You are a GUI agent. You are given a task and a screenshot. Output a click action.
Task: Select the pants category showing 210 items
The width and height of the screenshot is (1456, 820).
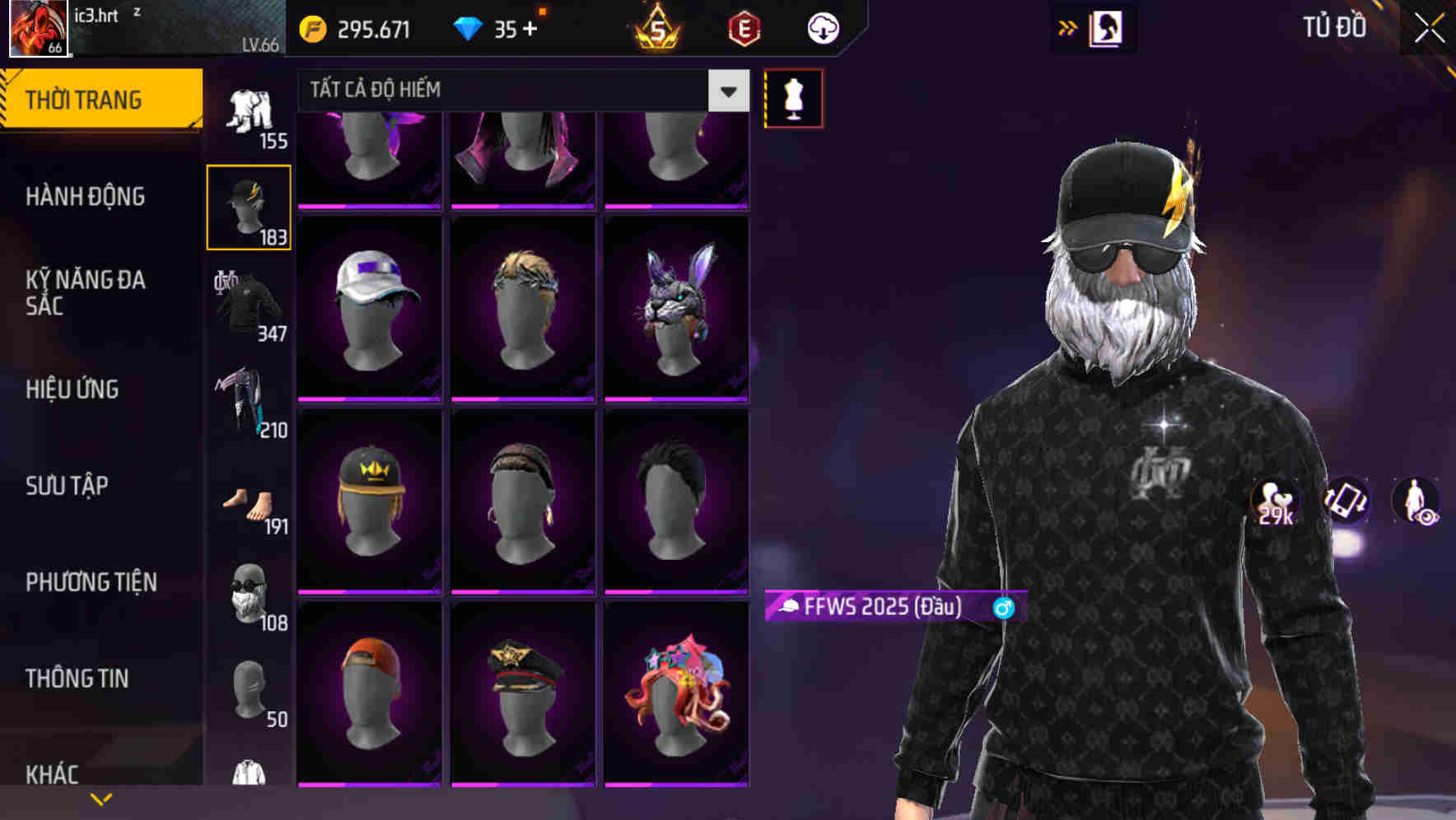[249, 403]
